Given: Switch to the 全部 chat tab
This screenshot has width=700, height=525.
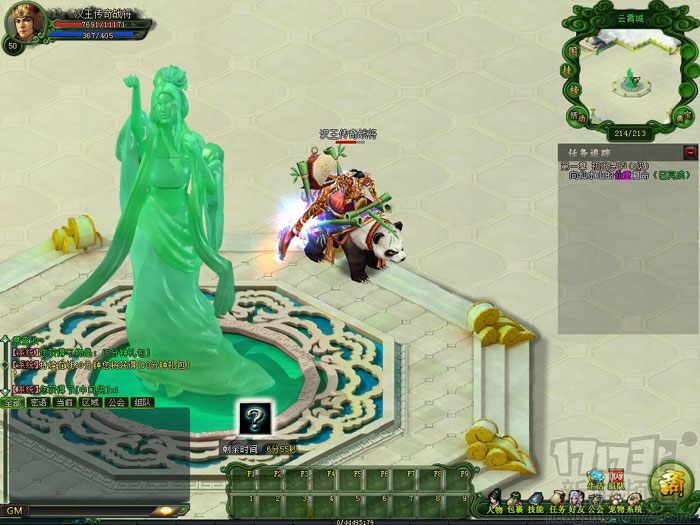Looking at the screenshot, I should (12, 402).
